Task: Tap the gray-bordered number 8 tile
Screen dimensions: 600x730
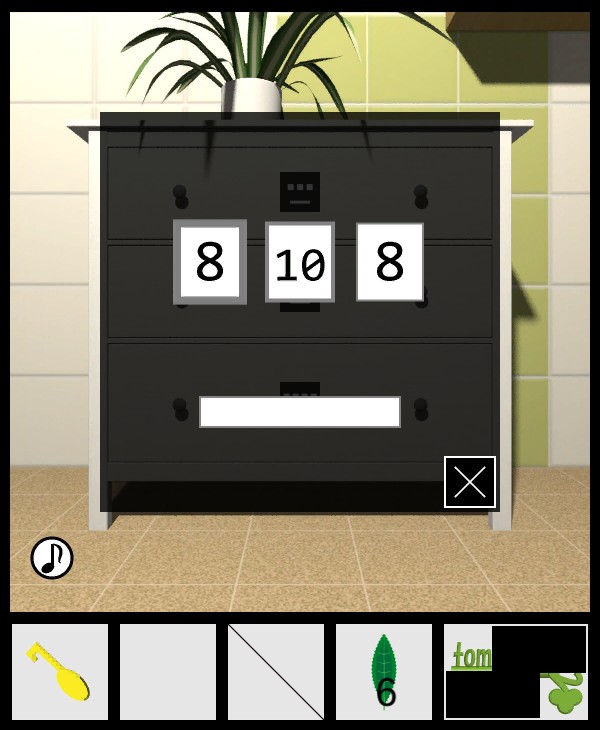Action: click(210, 262)
